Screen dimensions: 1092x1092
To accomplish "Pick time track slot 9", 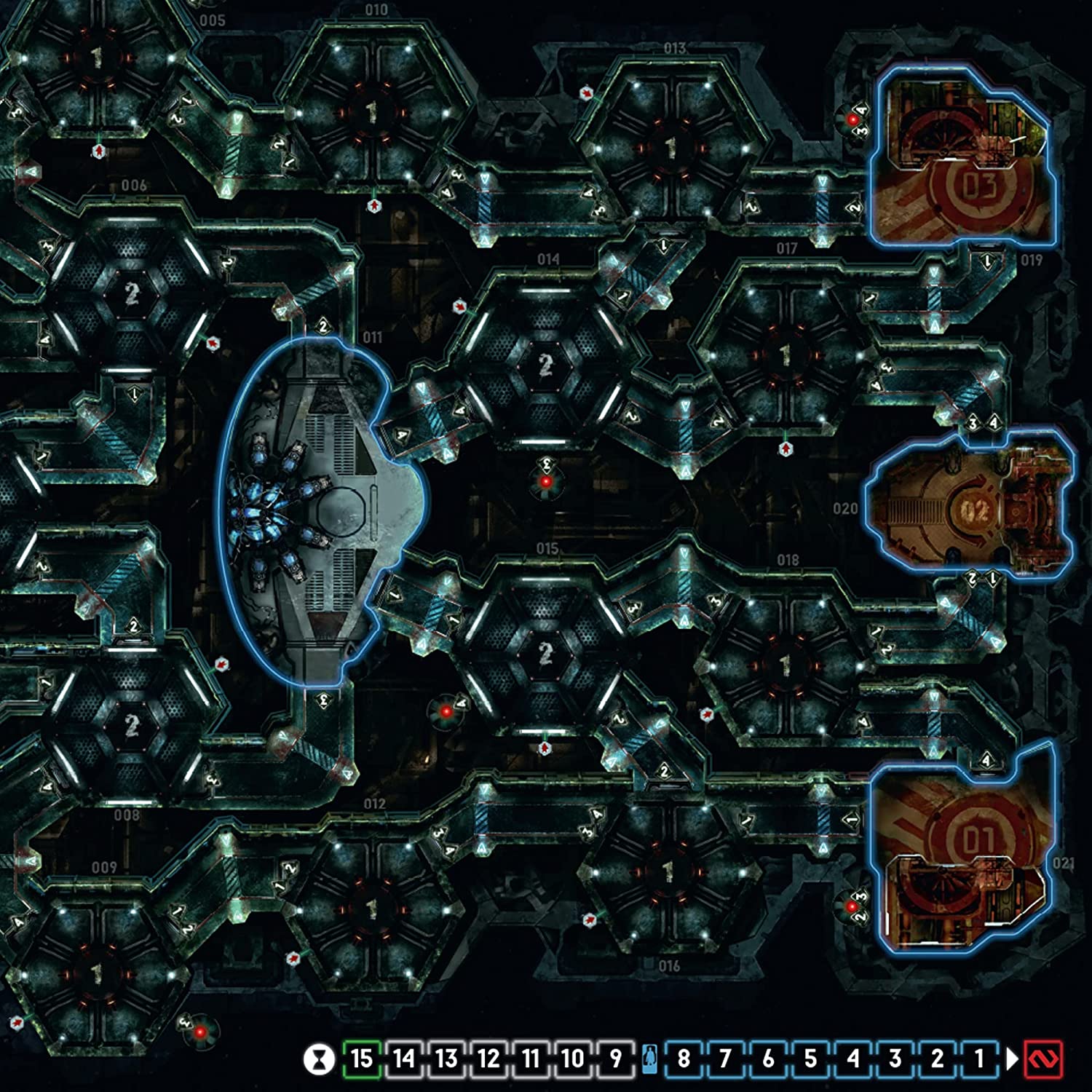I will pyautogui.click(x=615, y=1058).
